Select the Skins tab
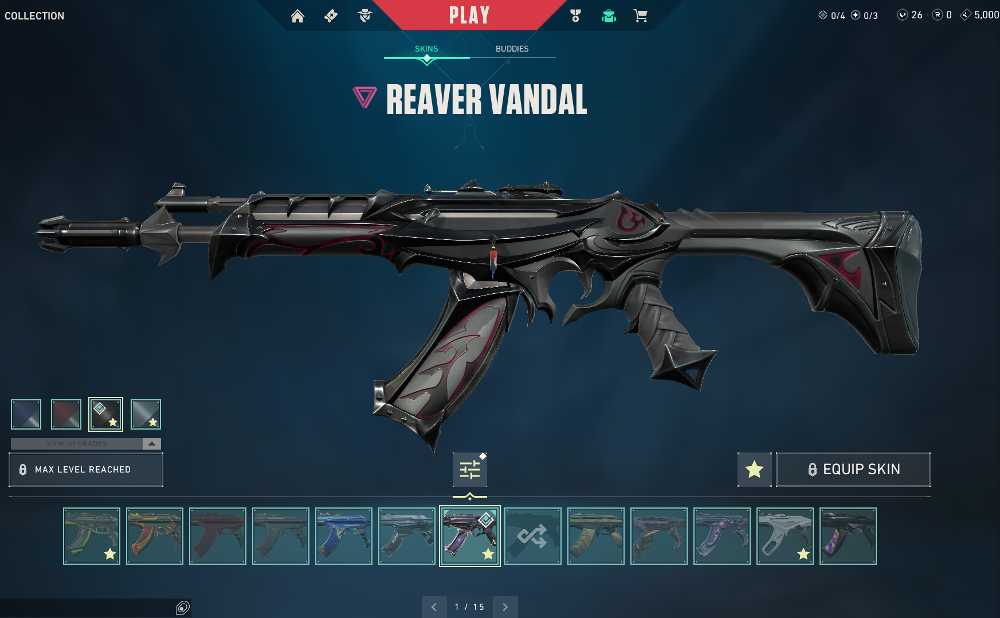This screenshot has width=1000, height=618. pyautogui.click(x=426, y=49)
